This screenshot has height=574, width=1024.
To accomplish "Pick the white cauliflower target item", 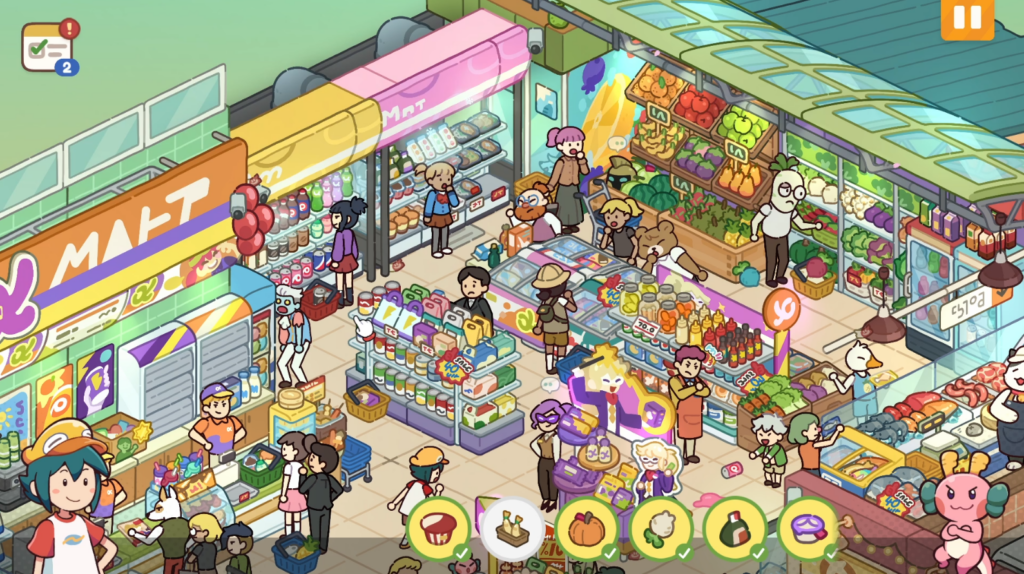I will pyautogui.click(x=660, y=528).
